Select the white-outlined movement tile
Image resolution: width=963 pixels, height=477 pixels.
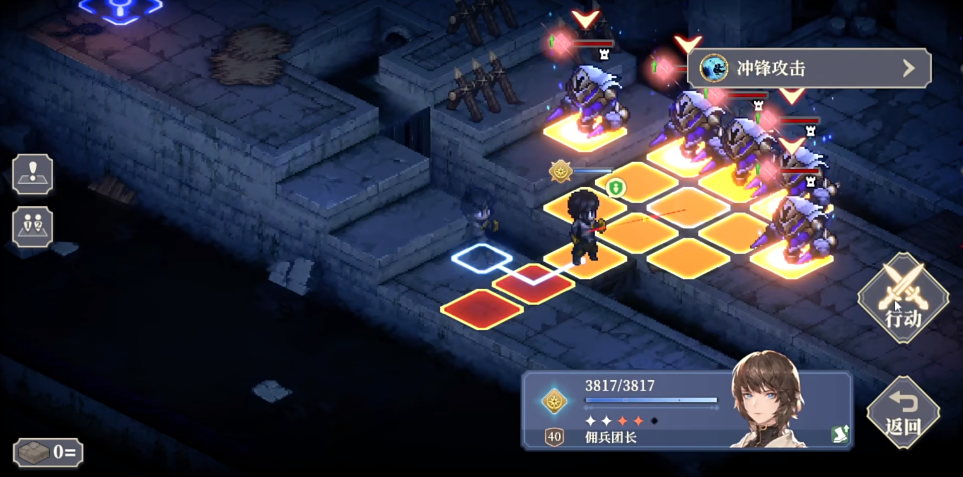tap(481, 258)
